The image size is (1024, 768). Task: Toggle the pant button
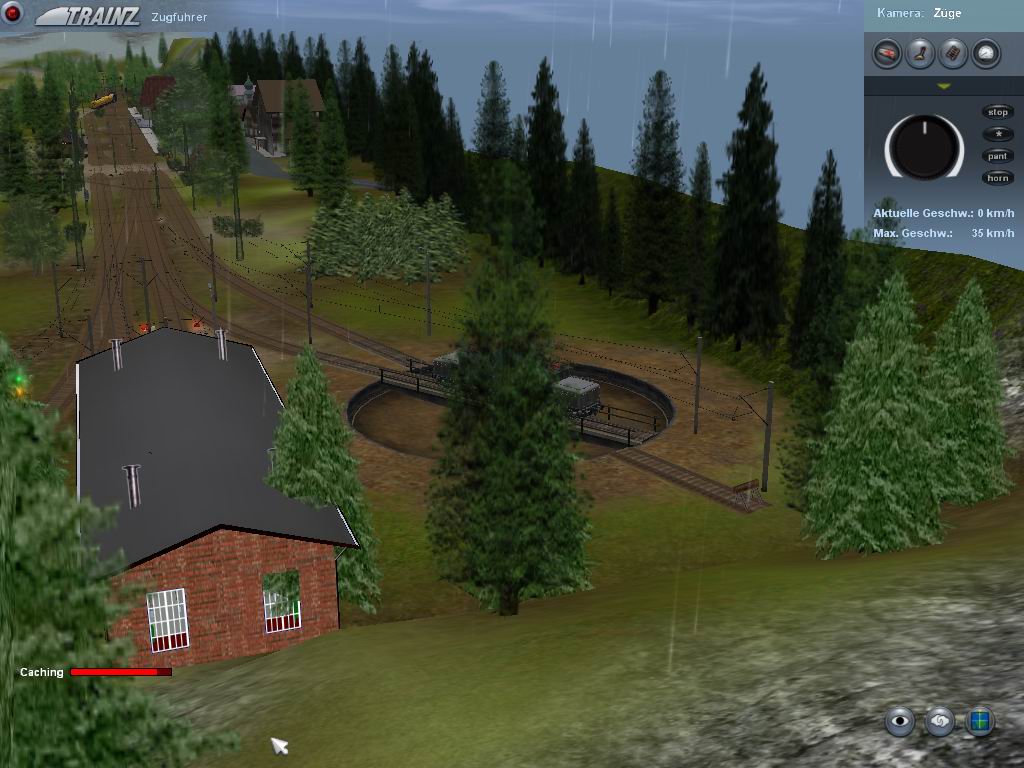click(x=997, y=156)
